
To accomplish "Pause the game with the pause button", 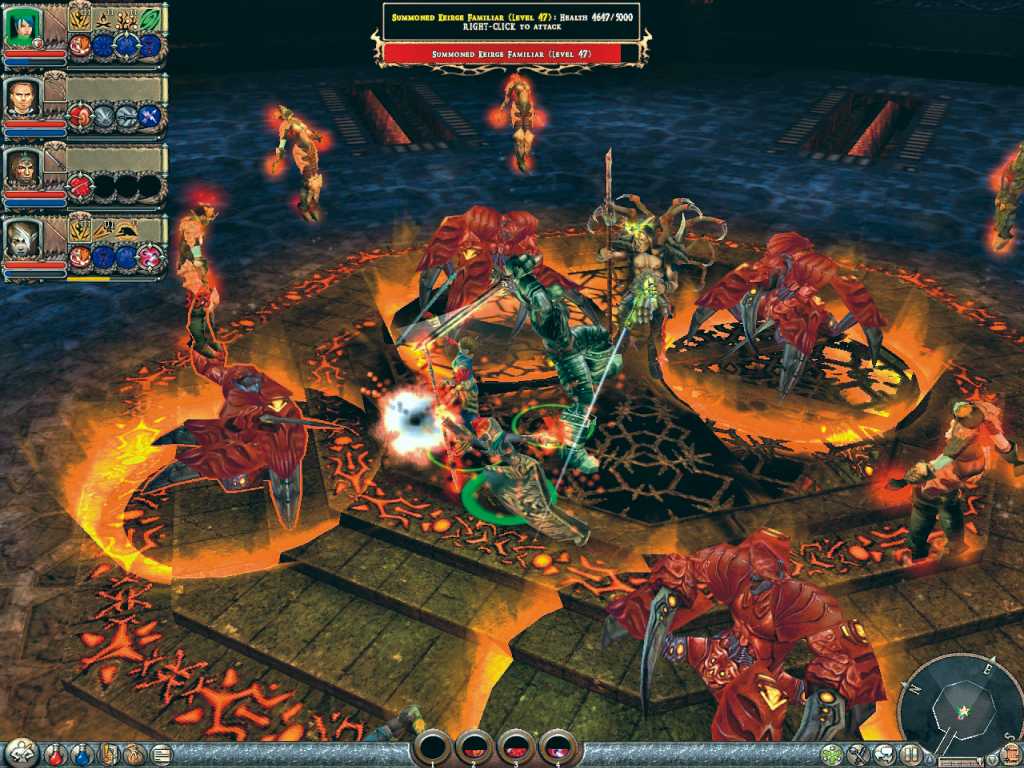I will click(x=909, y=755).
